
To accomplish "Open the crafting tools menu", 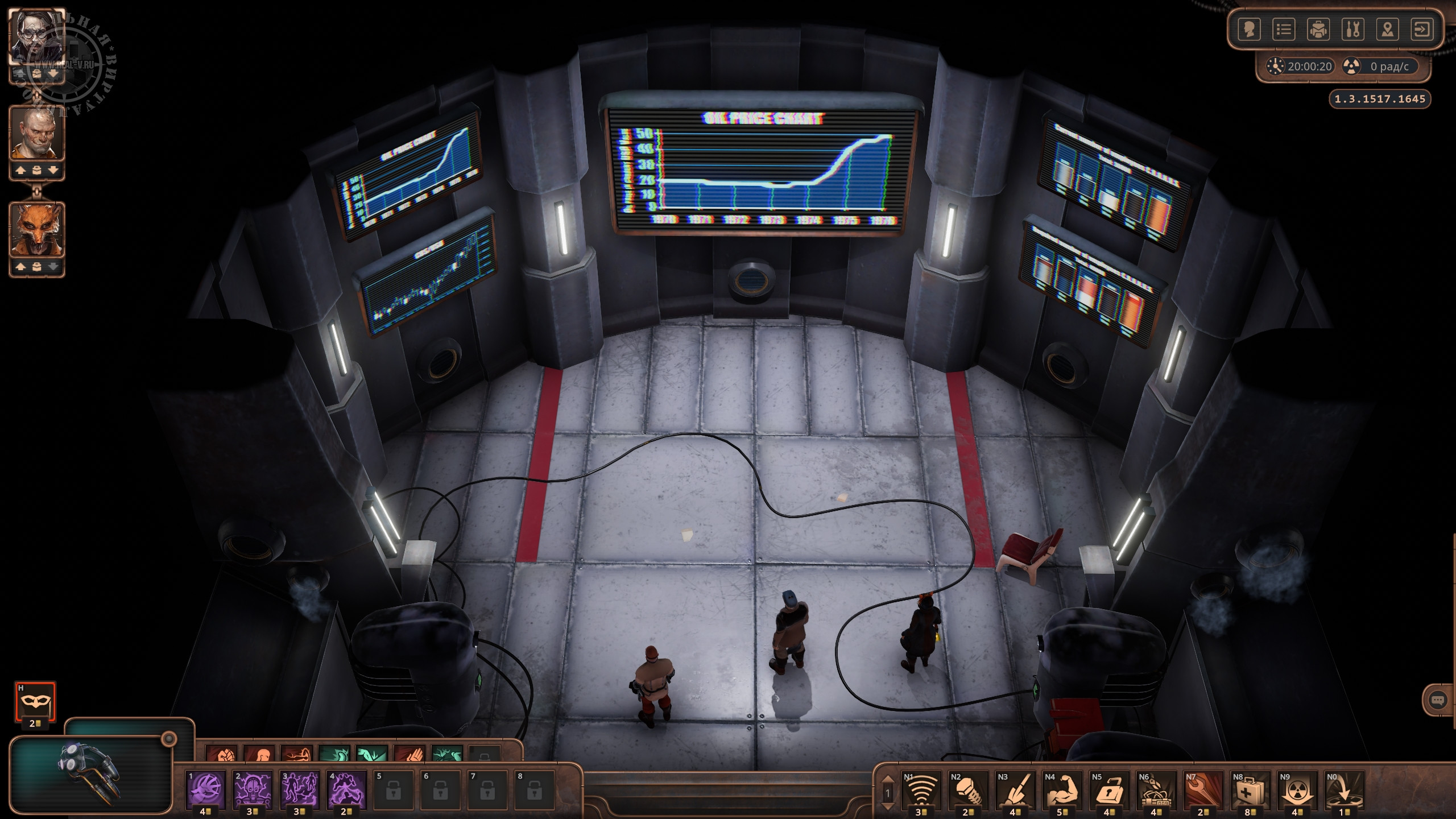I will [1353, 30].
